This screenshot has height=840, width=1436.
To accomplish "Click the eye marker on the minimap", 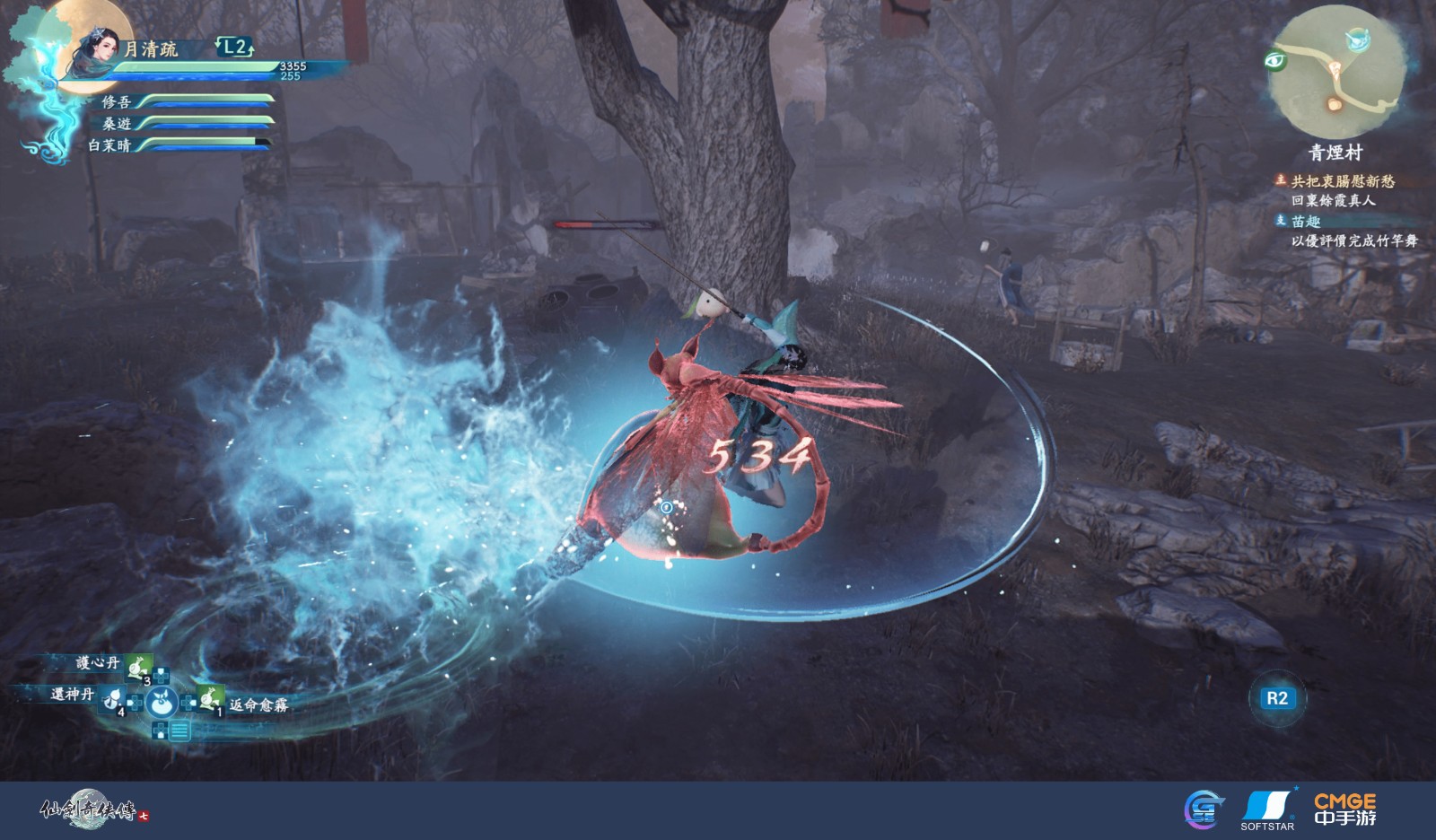I will click(x=1275, y=59).
